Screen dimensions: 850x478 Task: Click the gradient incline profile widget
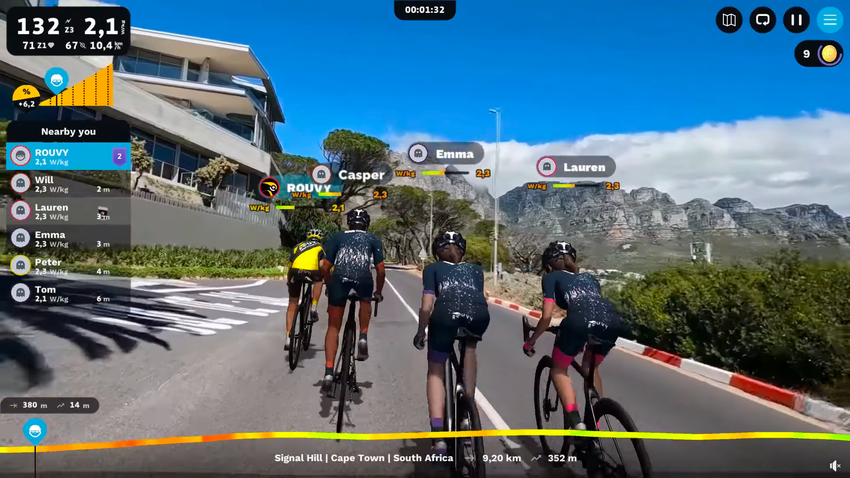65,89
